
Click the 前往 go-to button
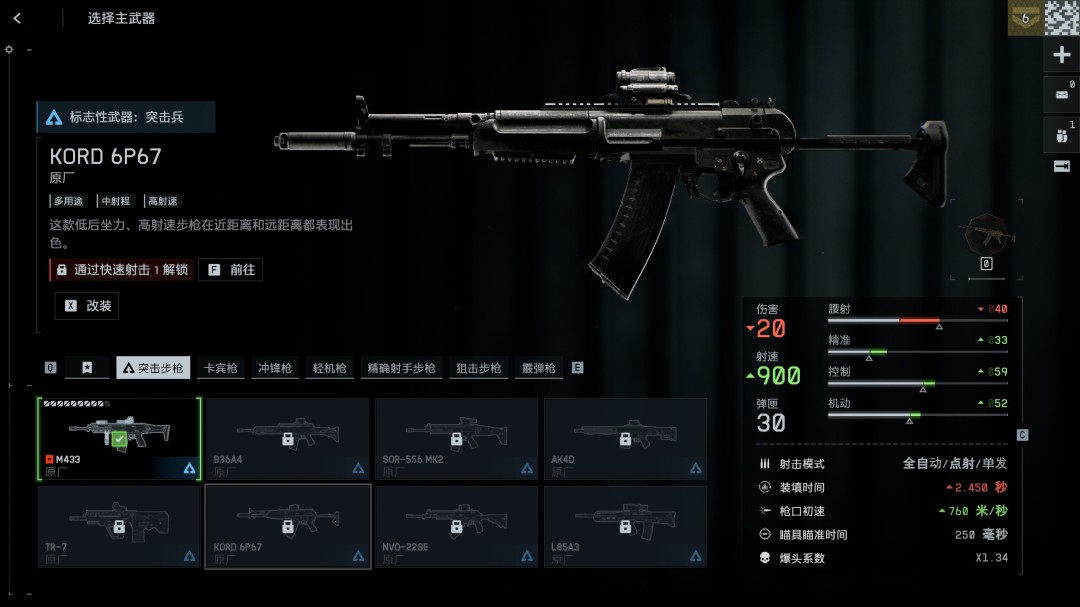tap(231, 269)
